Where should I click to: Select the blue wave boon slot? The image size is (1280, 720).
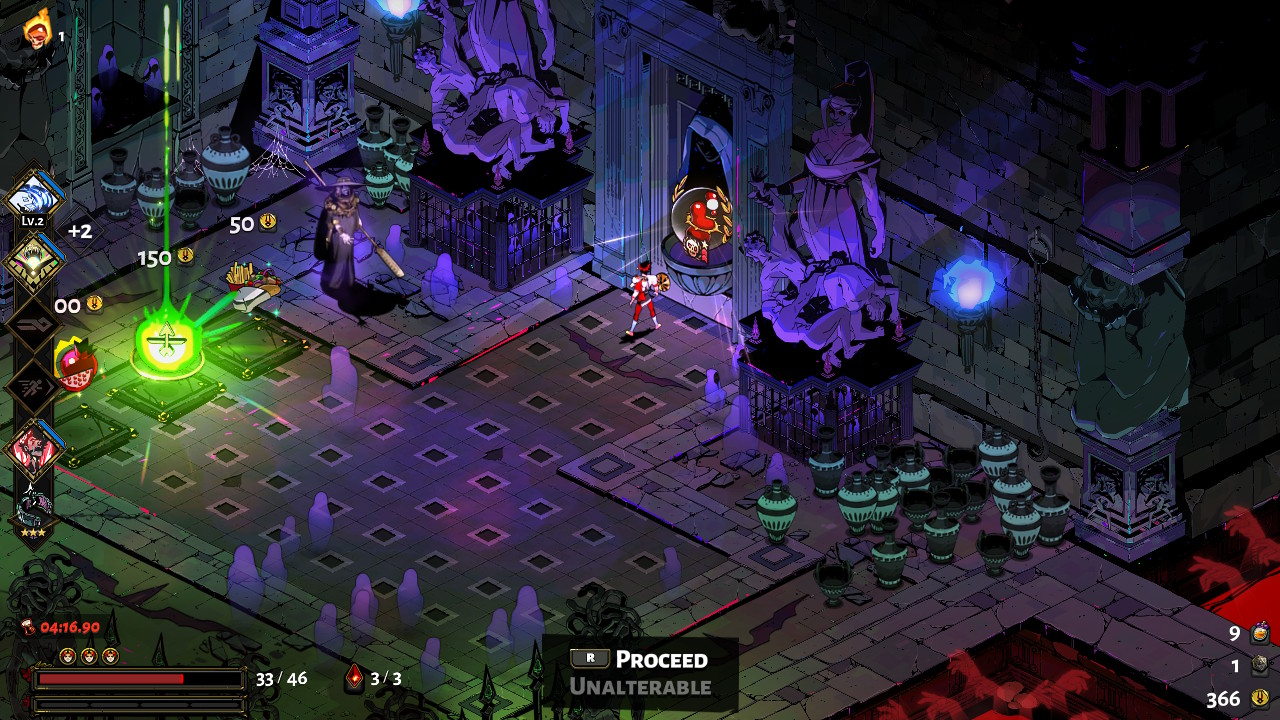click(34, 194)
